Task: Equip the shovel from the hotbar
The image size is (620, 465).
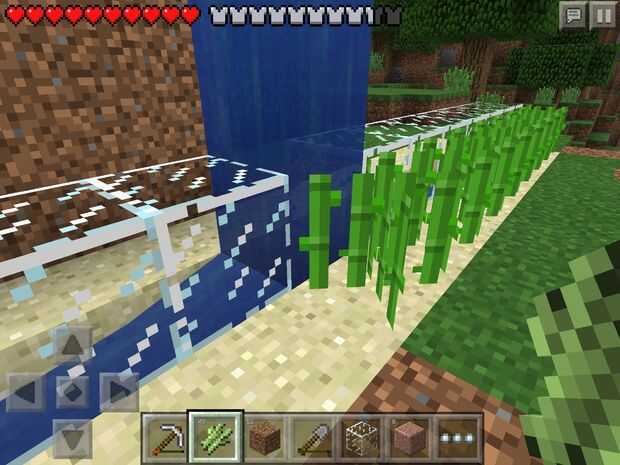Action: pyautogui.click(x=313, y=438)
